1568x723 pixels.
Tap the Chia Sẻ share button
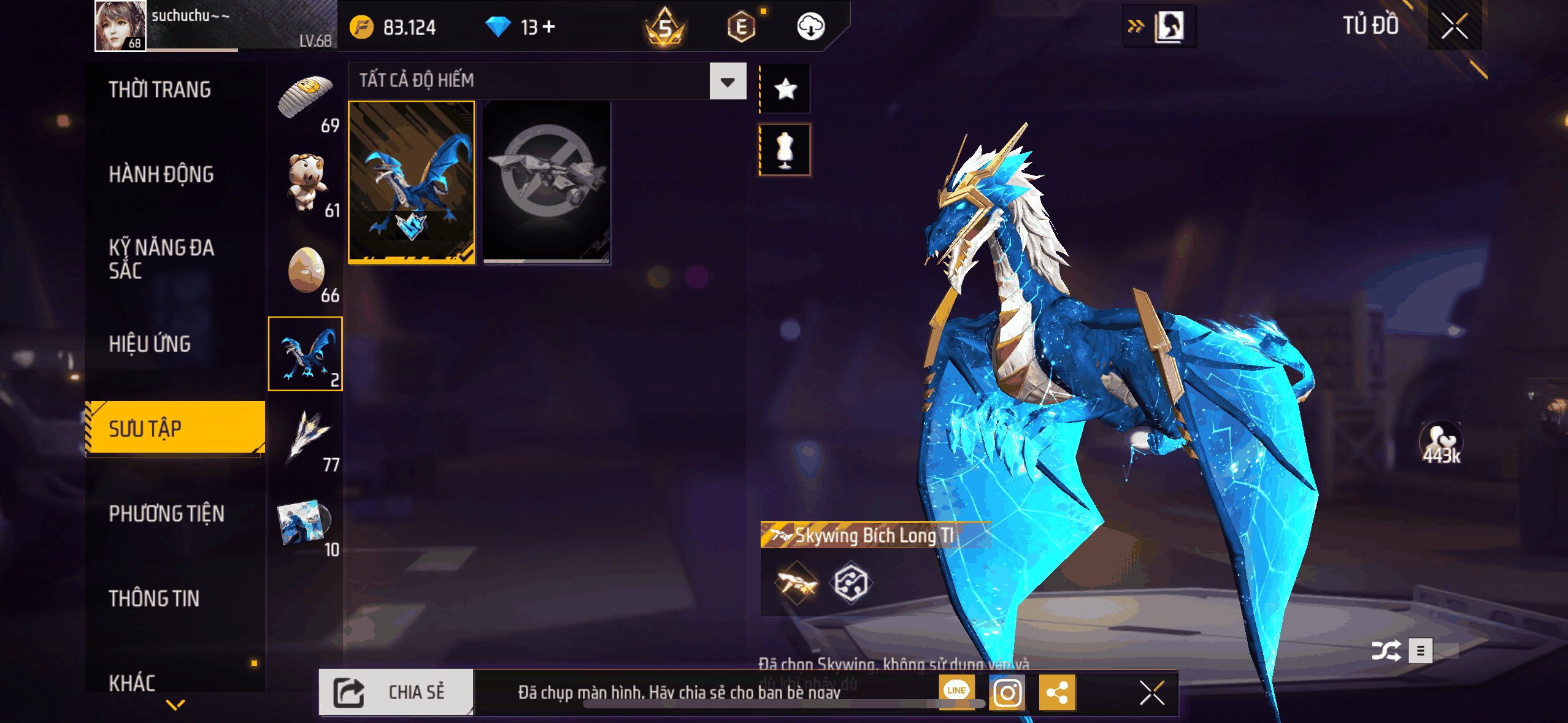(x=396, y=692)
